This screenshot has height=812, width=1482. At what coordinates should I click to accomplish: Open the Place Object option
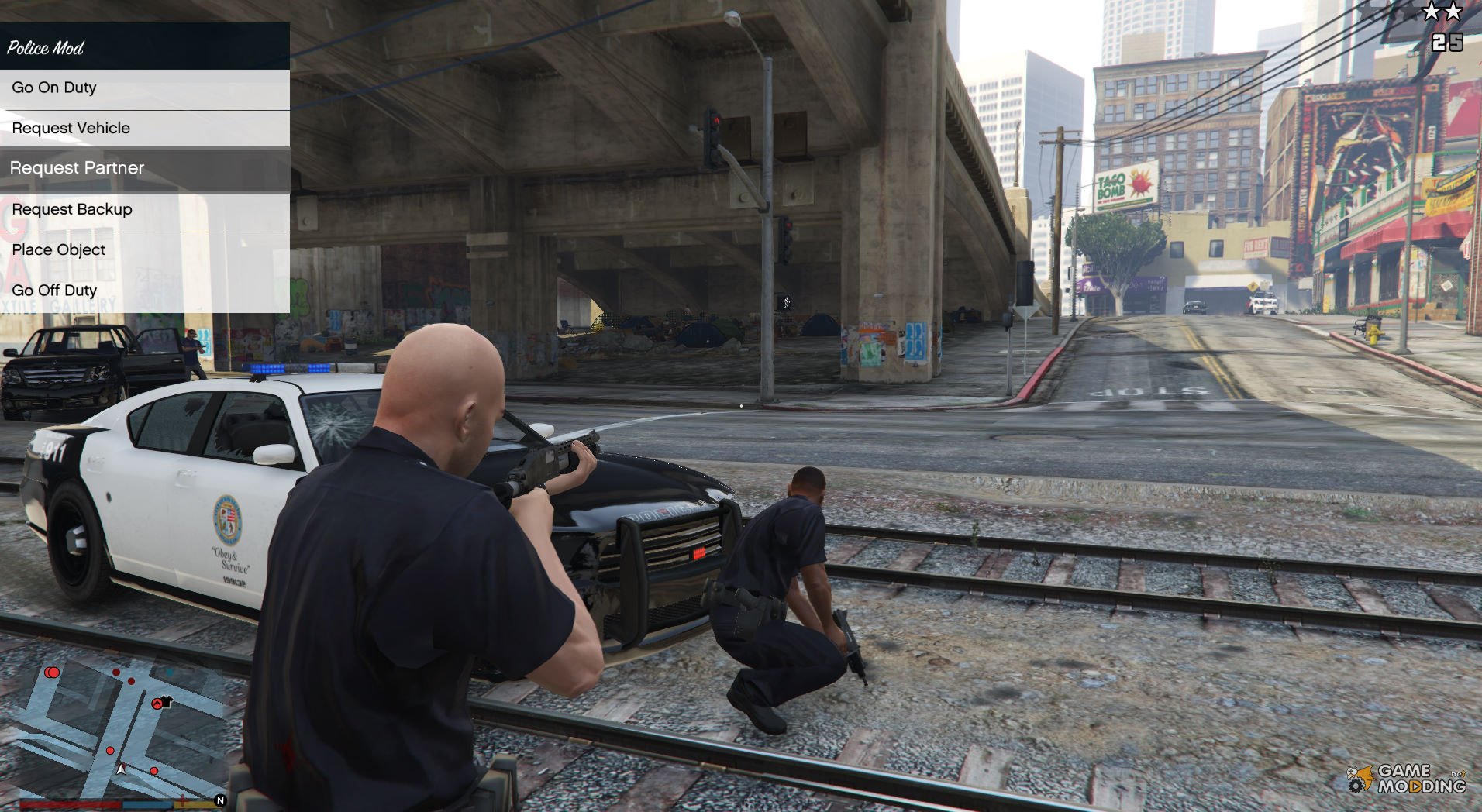tap(144, 250)
